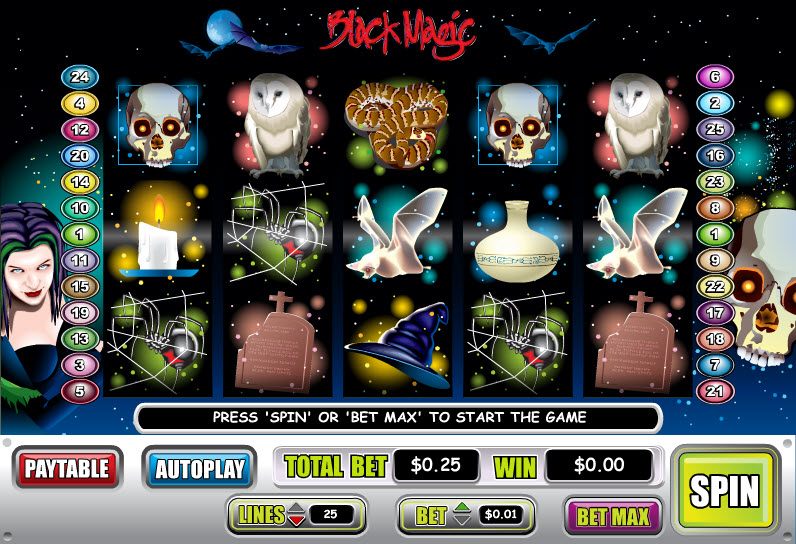The image size is (796, 544).
Task: Select payline number 21
Action: [714, 391]
